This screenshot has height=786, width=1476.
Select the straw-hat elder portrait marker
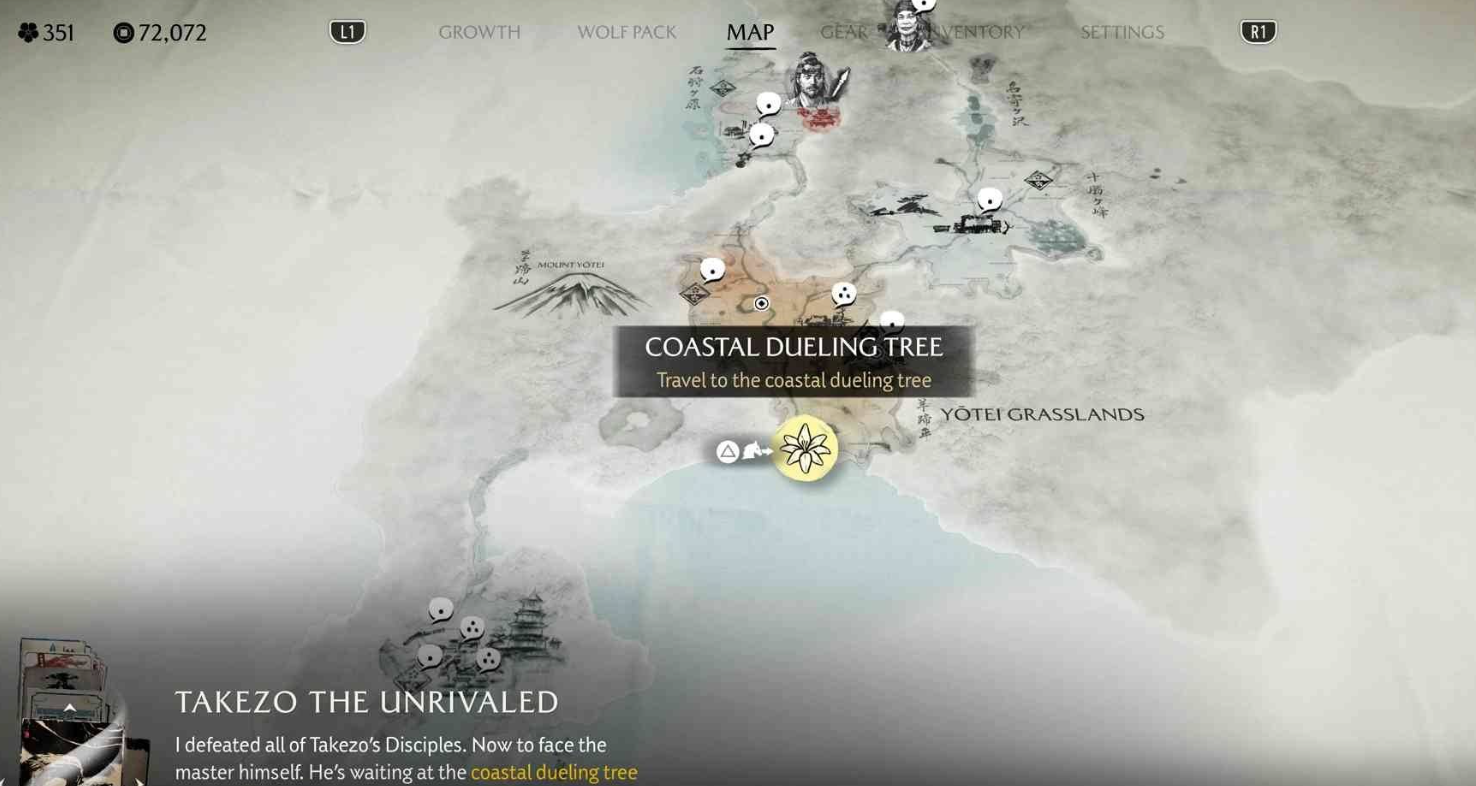(907, 25)
